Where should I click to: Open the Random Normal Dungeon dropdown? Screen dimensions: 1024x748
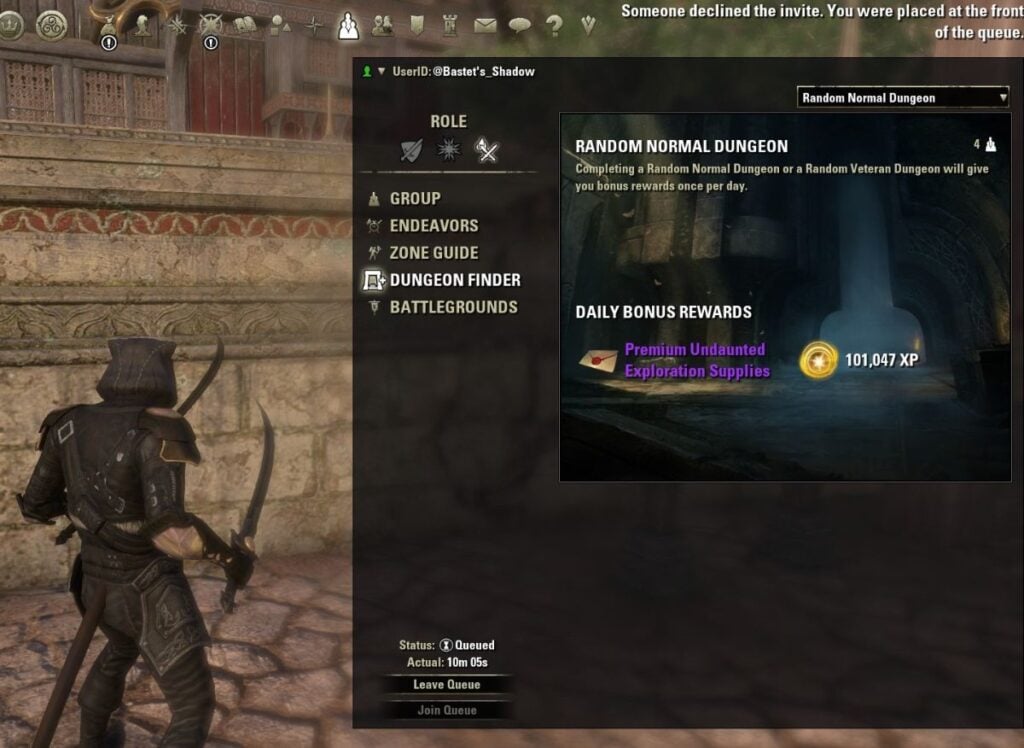point(903,97)
